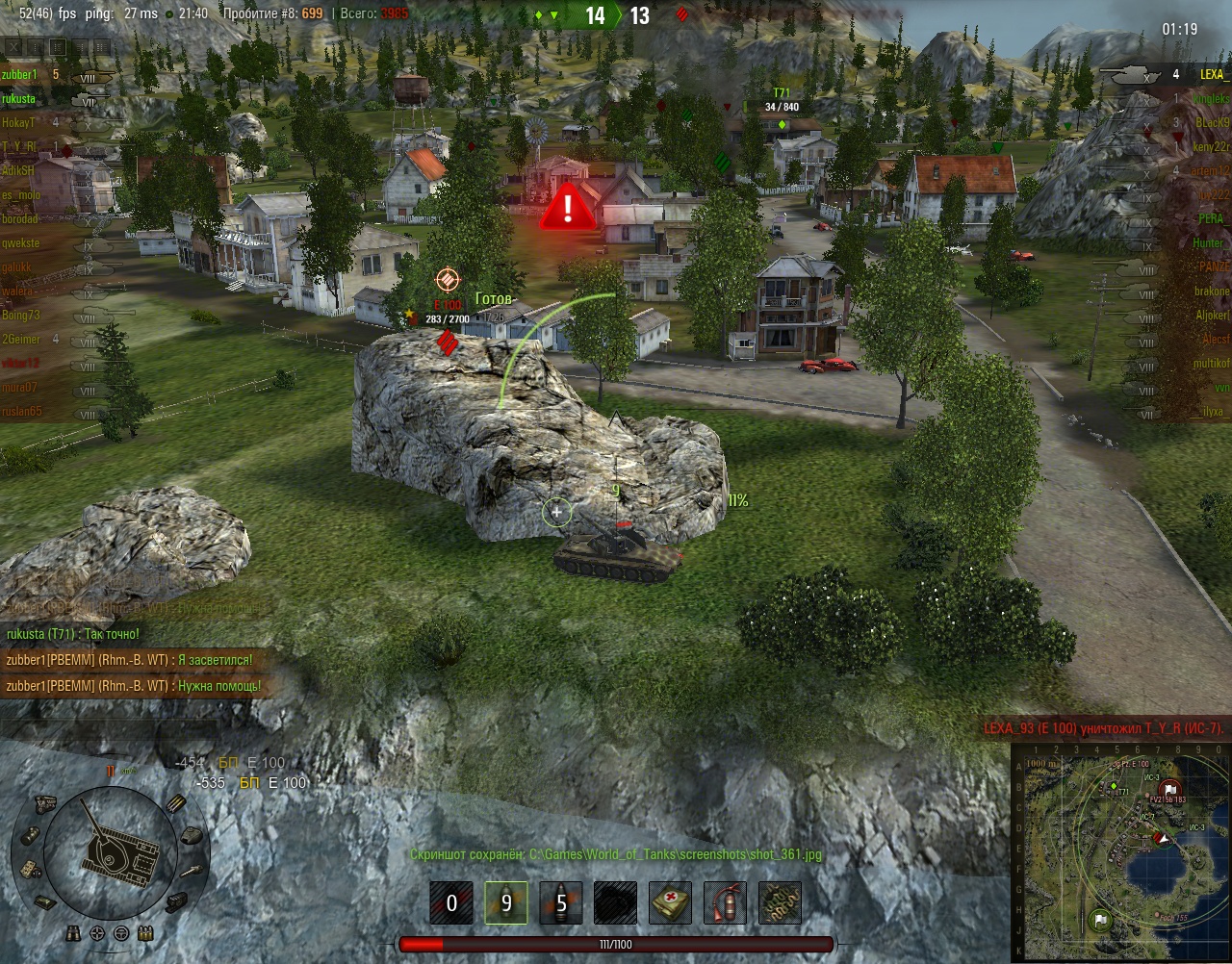Select zubber1 in the team list
This screenshot has width=1232, height=964.
coord(20,75)
